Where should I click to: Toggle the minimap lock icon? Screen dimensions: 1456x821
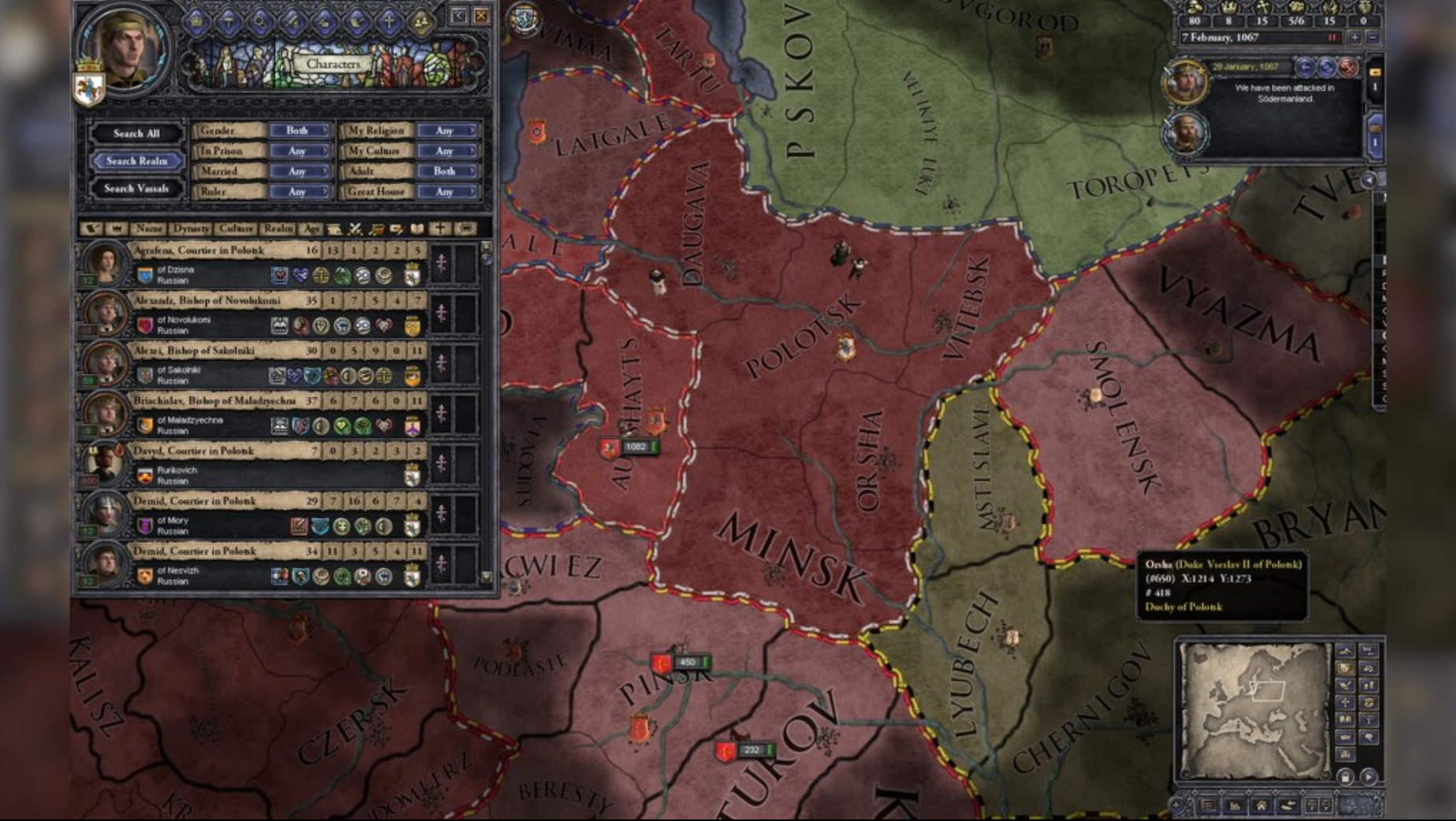click(1346, 777)
